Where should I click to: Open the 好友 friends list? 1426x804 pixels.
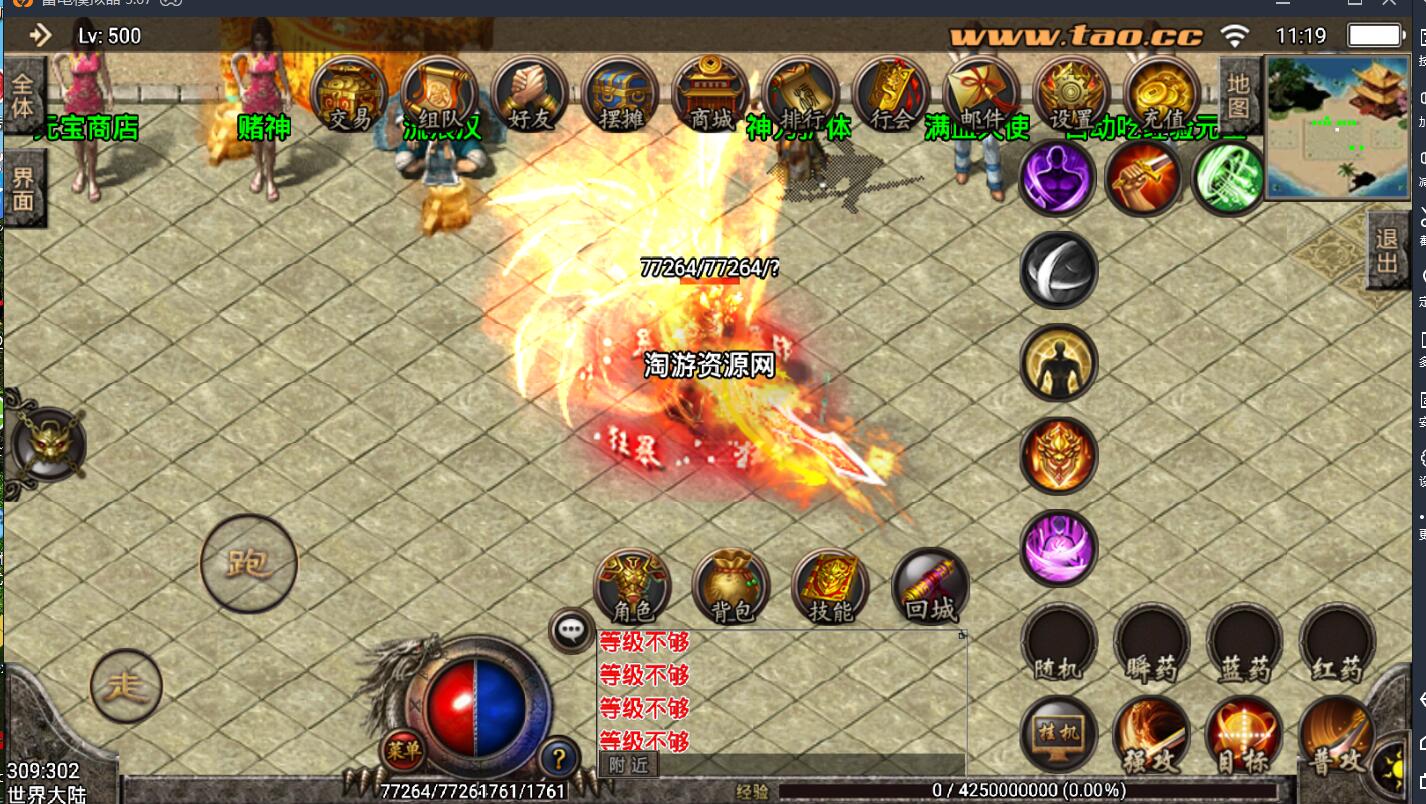coord(530,94)
